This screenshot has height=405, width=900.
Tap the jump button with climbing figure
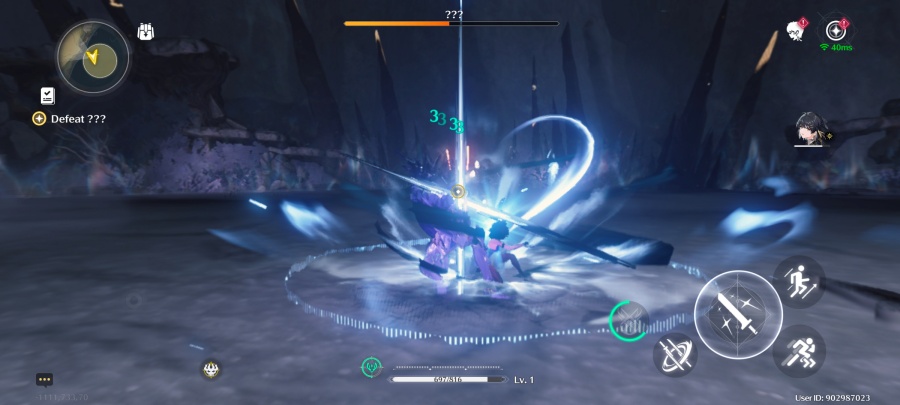798,281
